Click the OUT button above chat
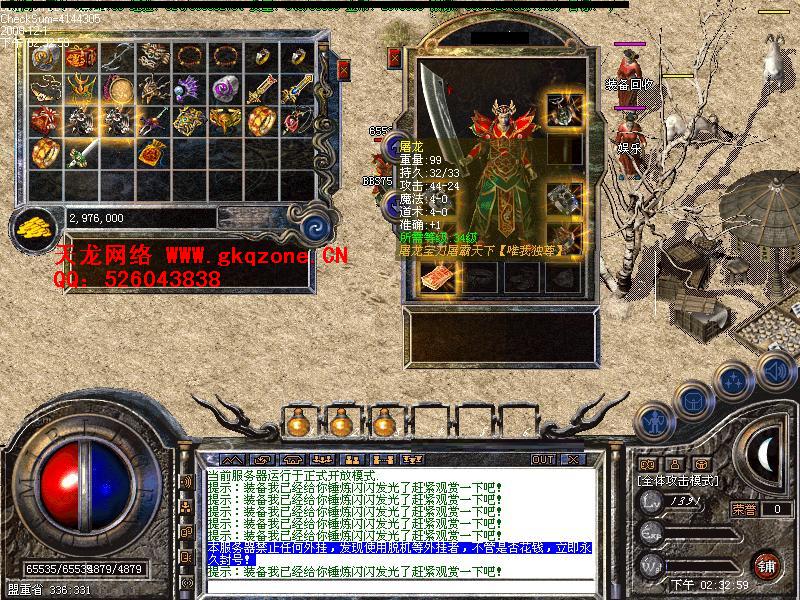Screen dimensions: 800x600 click(542, 459)
